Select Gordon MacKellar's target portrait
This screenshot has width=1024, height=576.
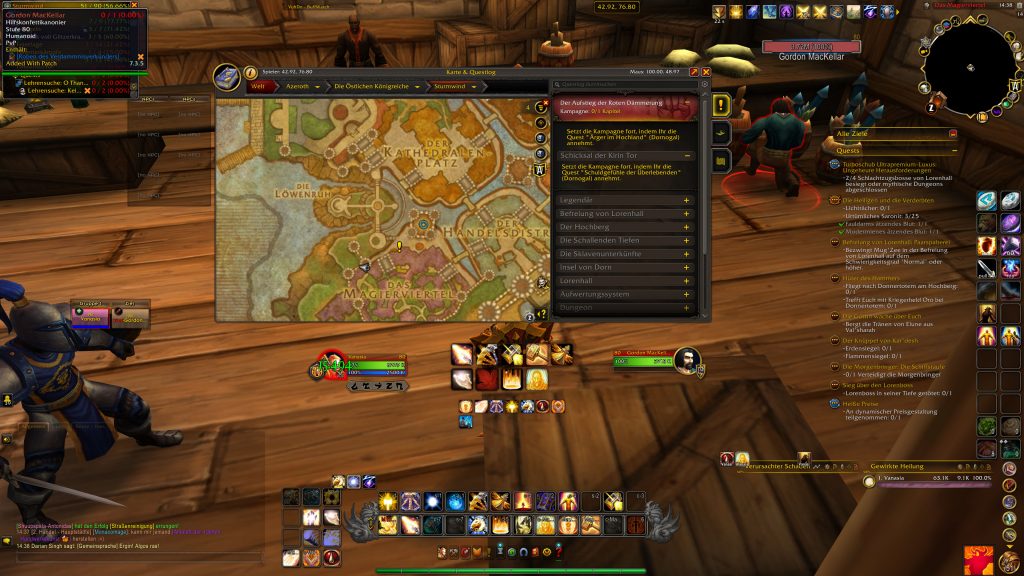687,360
